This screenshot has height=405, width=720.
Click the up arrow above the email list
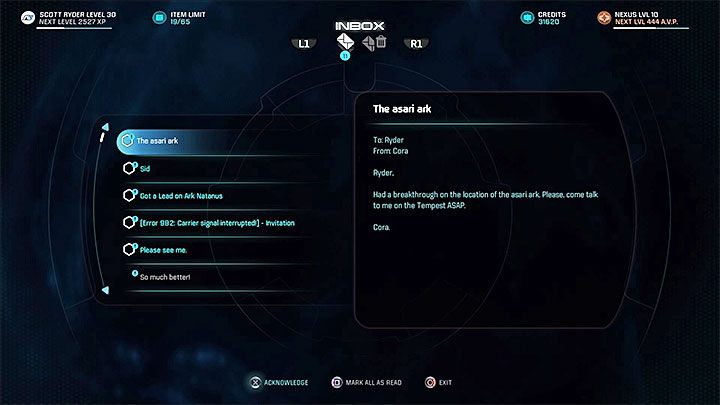coord(105,127)
